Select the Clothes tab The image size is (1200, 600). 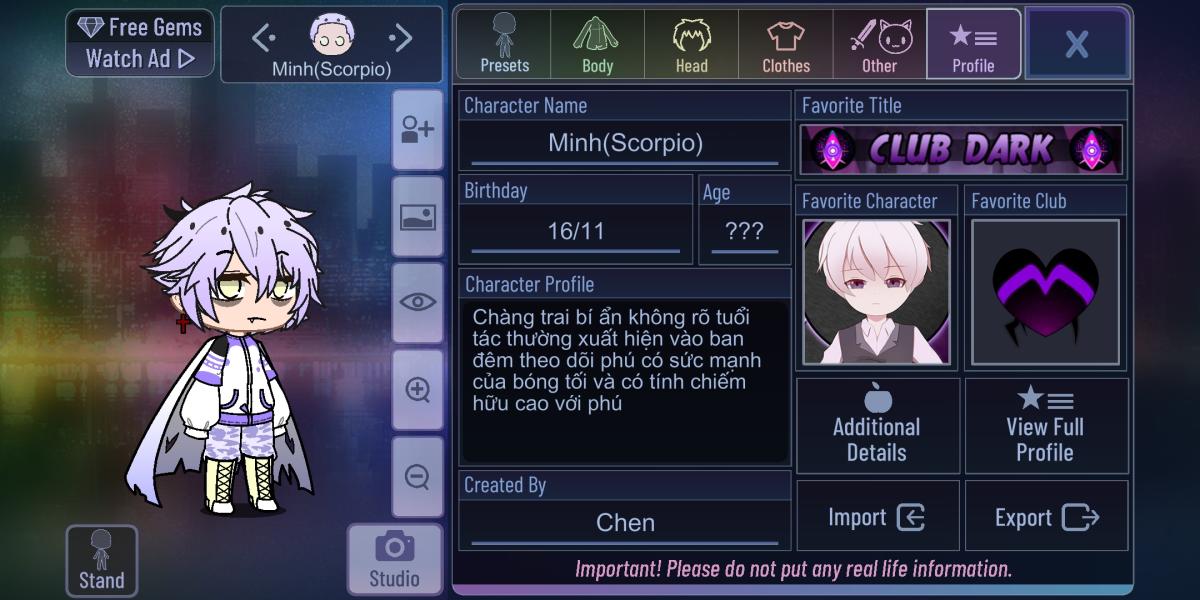click(x=786, y=44)
